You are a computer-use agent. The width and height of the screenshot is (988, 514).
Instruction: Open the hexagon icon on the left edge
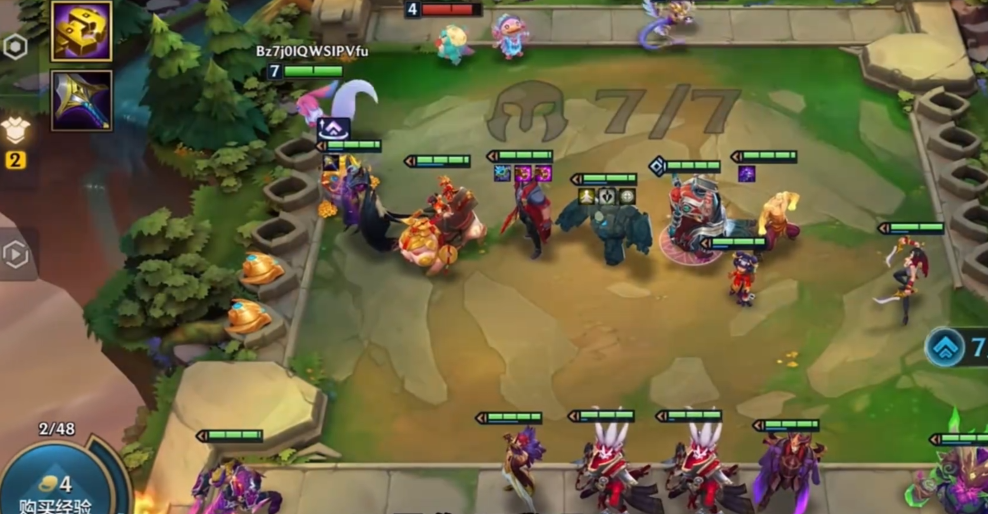click(x=15, y=47)
